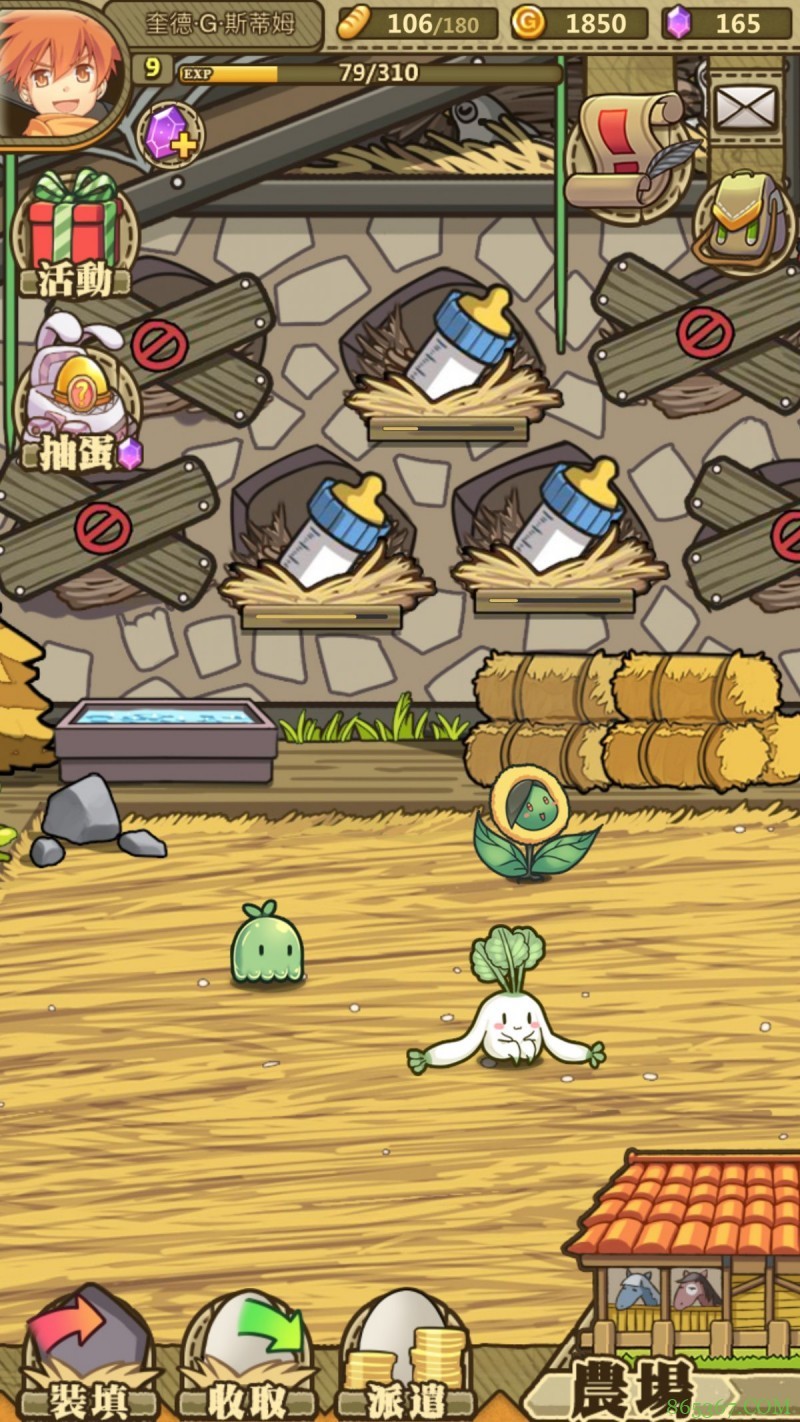Tap the 裝填 load button
Viewport: 800px width, 1422px height.
click(88, 1360)
